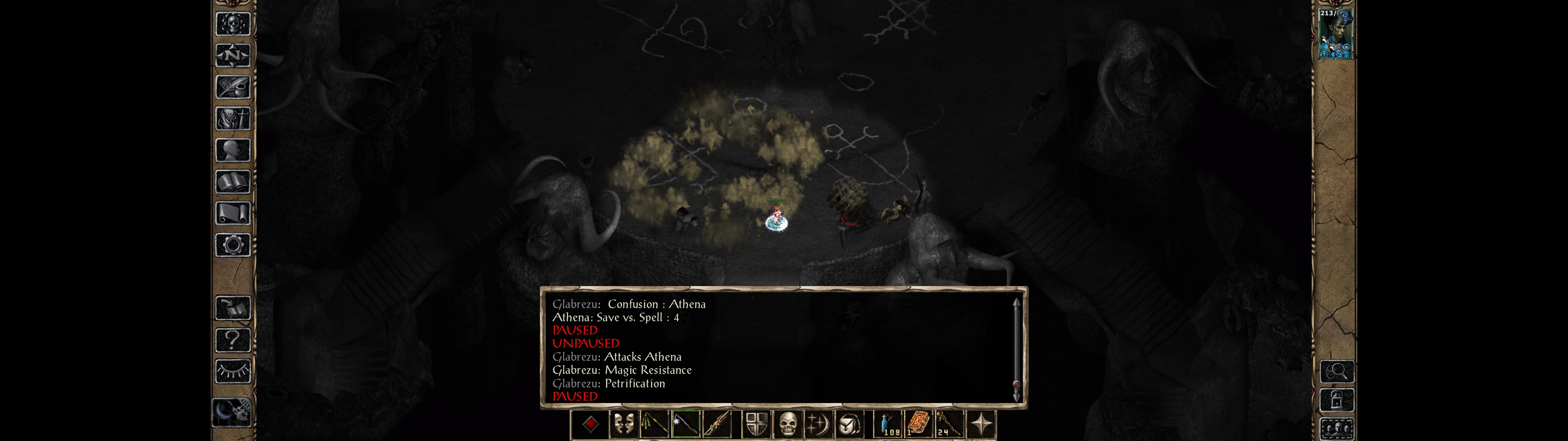
Task: Select Athena's character portrait
Action: [x=1335, y=33]
